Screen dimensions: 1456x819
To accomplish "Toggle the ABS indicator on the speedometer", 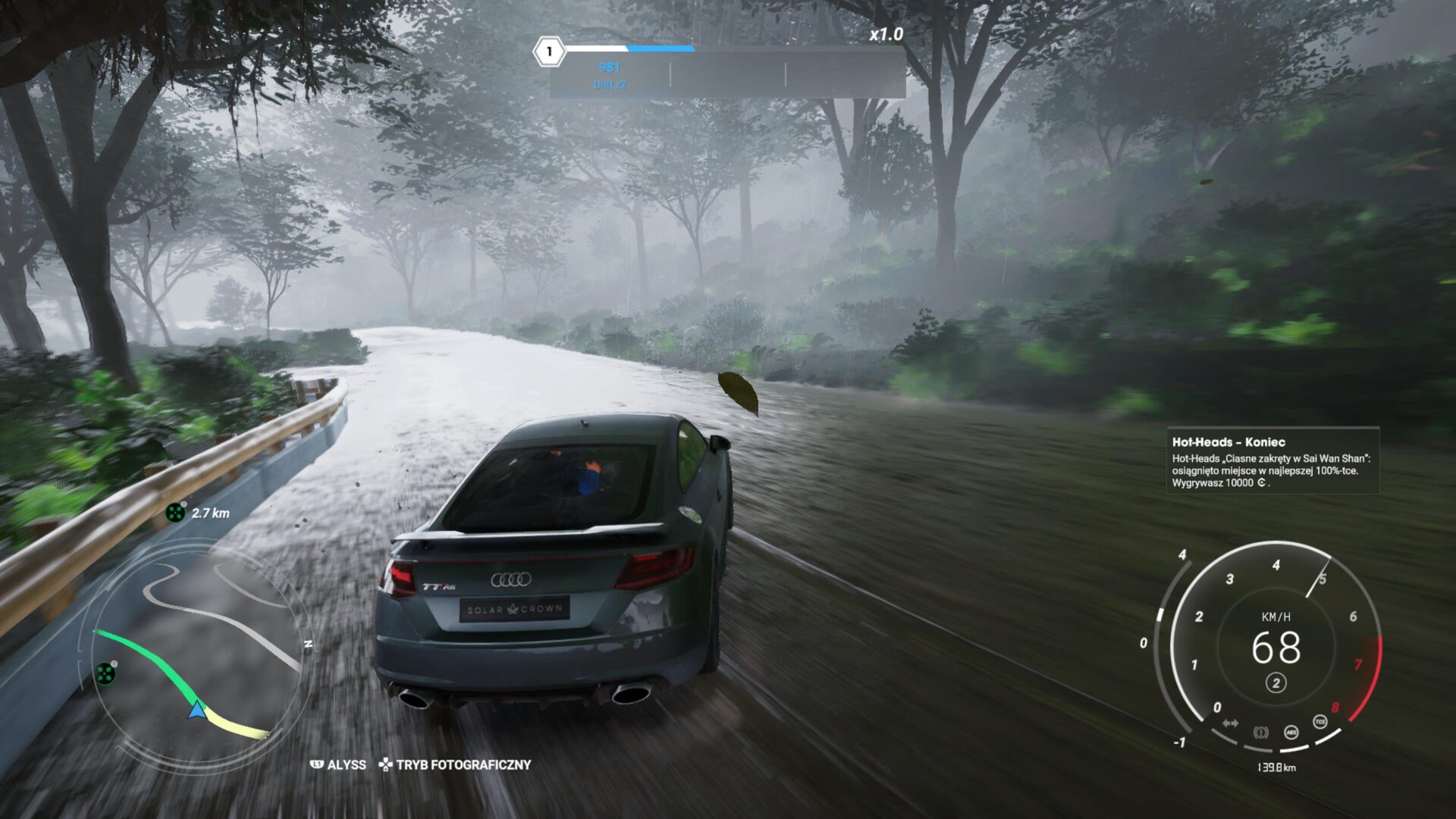I will coord(1291,732).
